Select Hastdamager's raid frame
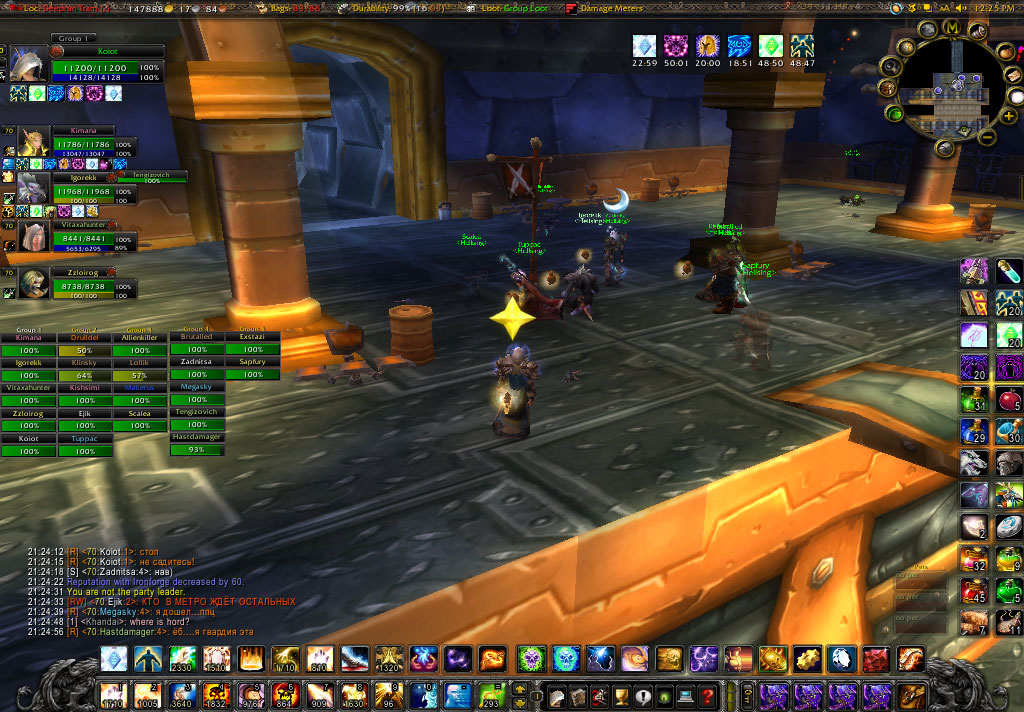Screen dimensions: 1024x712 point(196,450)
